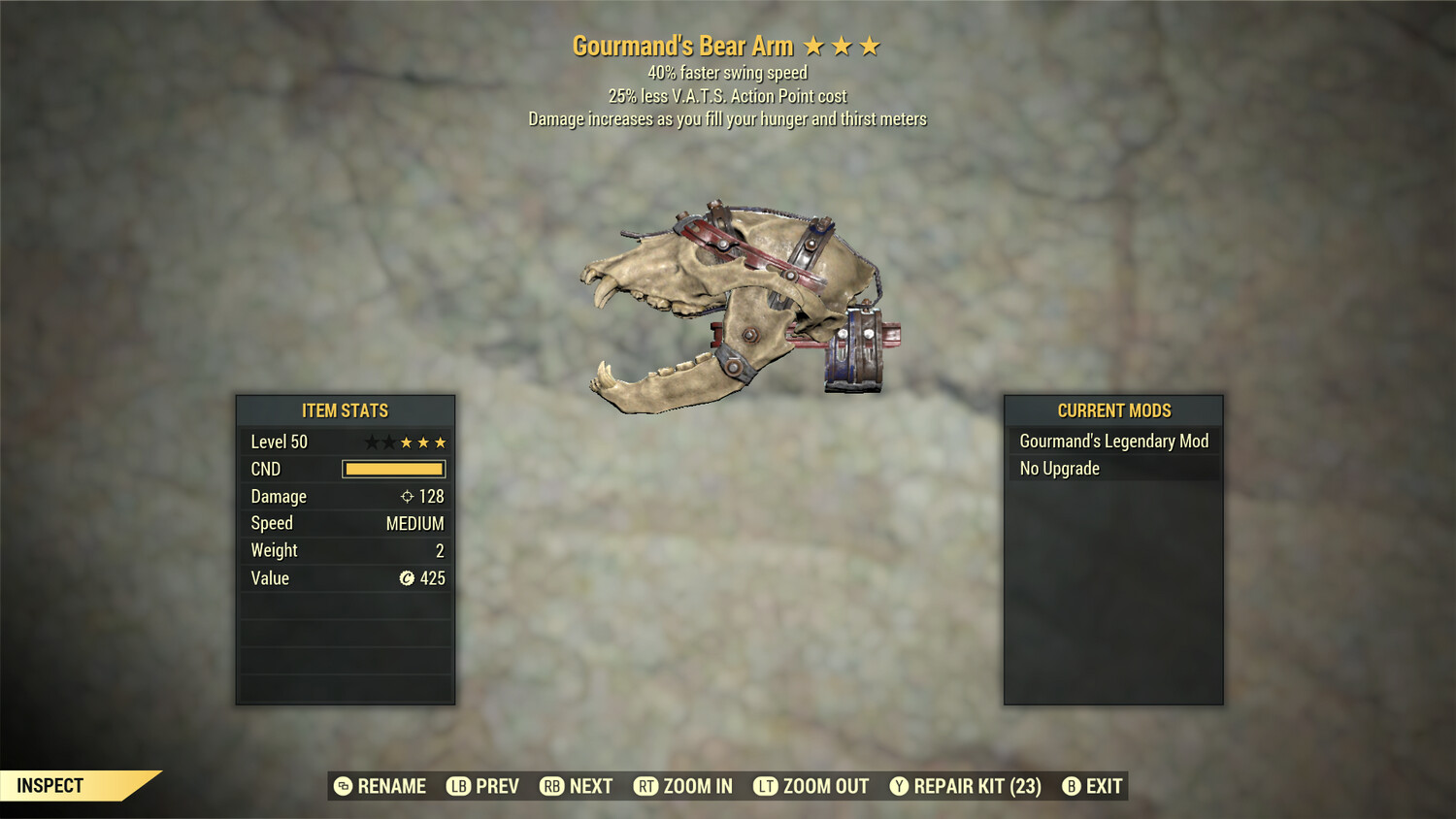Exit the inspect screen
1456x819 pixels.
click(1093, 786)
